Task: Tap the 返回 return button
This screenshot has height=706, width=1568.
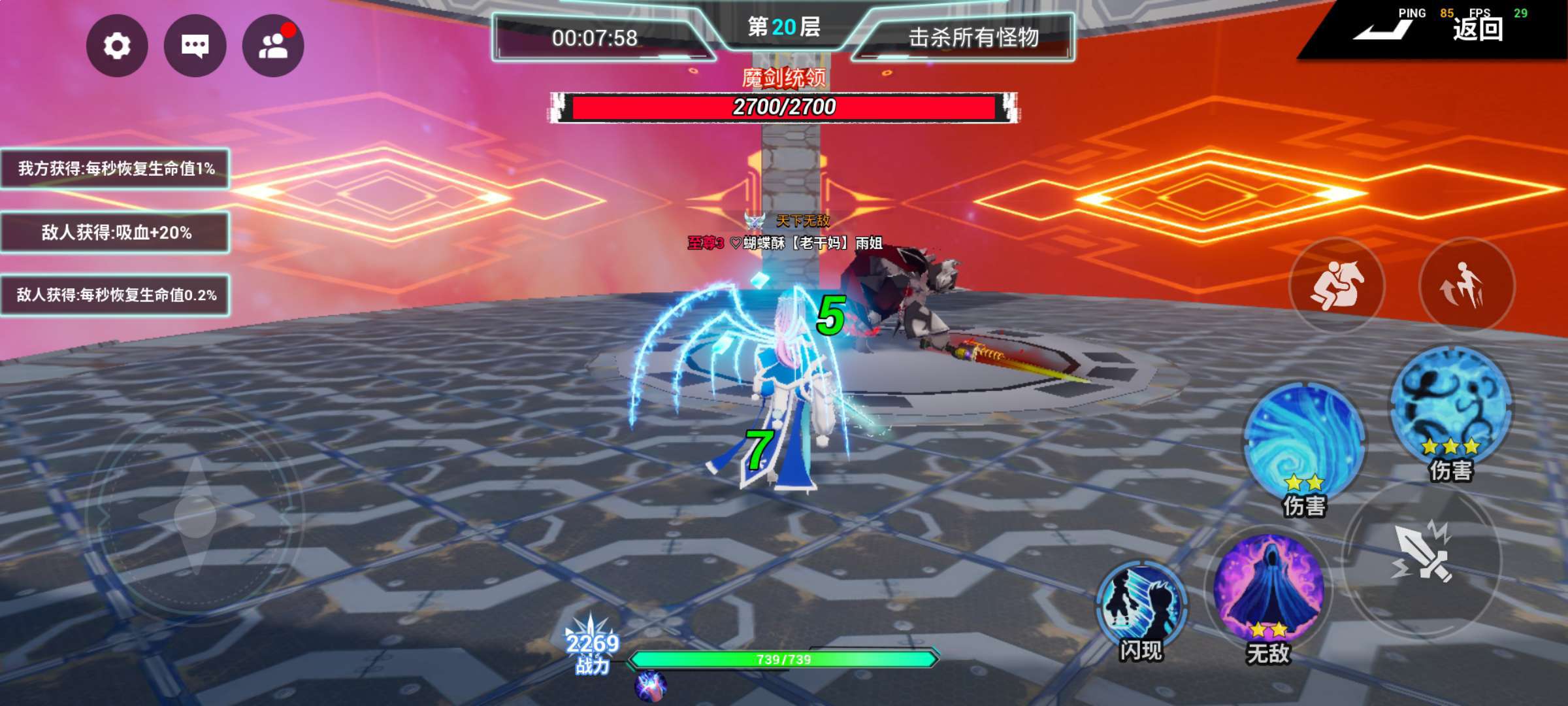Action: coord(1478,29)
